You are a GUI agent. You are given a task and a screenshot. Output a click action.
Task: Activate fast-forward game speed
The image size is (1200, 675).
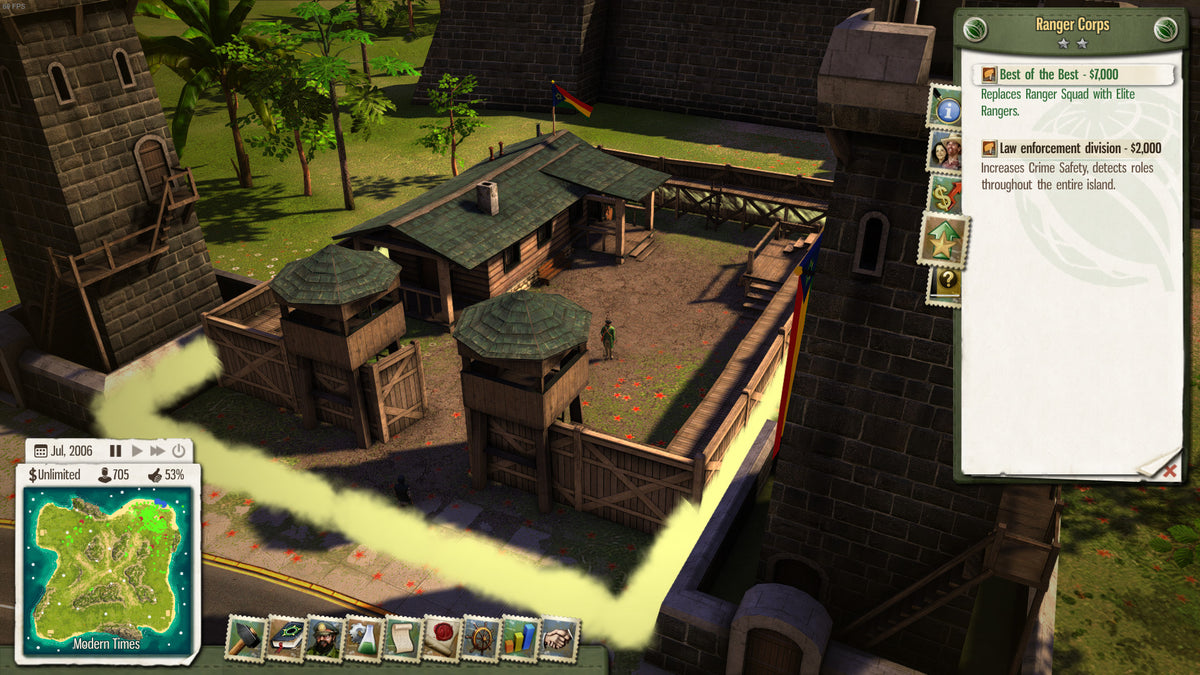point(157,451)
